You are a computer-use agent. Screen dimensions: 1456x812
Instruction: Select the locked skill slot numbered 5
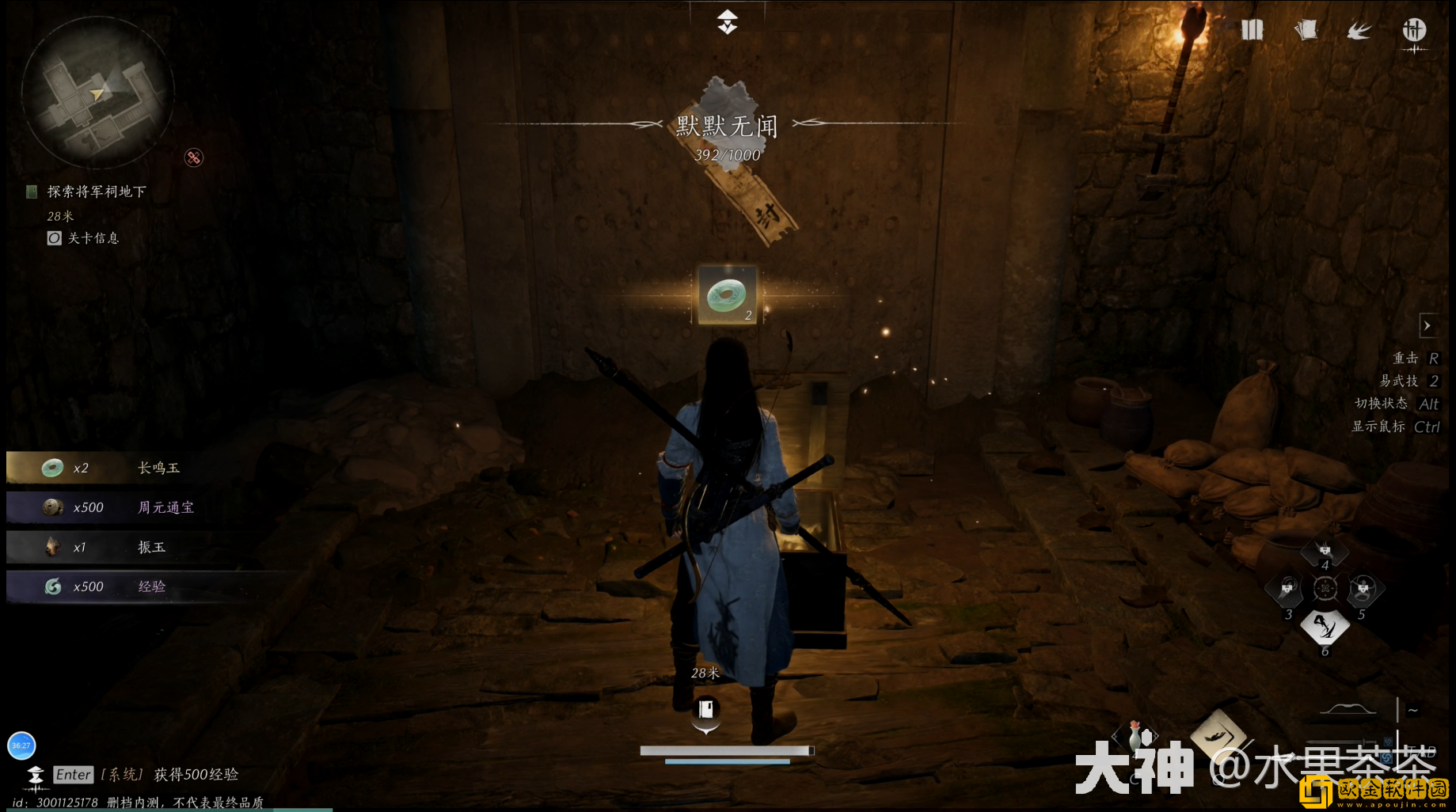pyautogui.click(x=1363, y=589)
